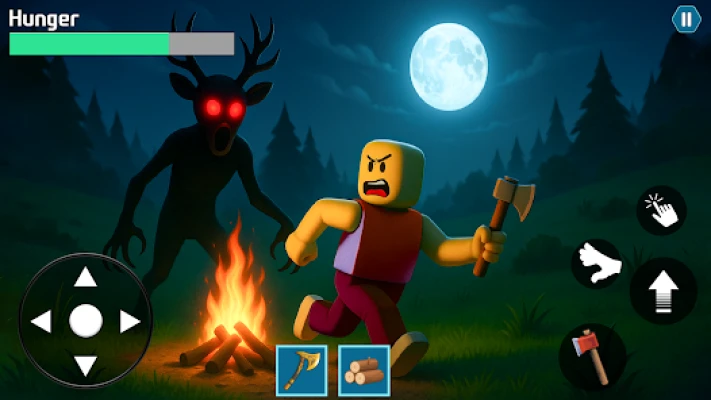This screenshot has width=711, height=400.
Task: Move right with the D-pad right arrow
Action: 129,321
